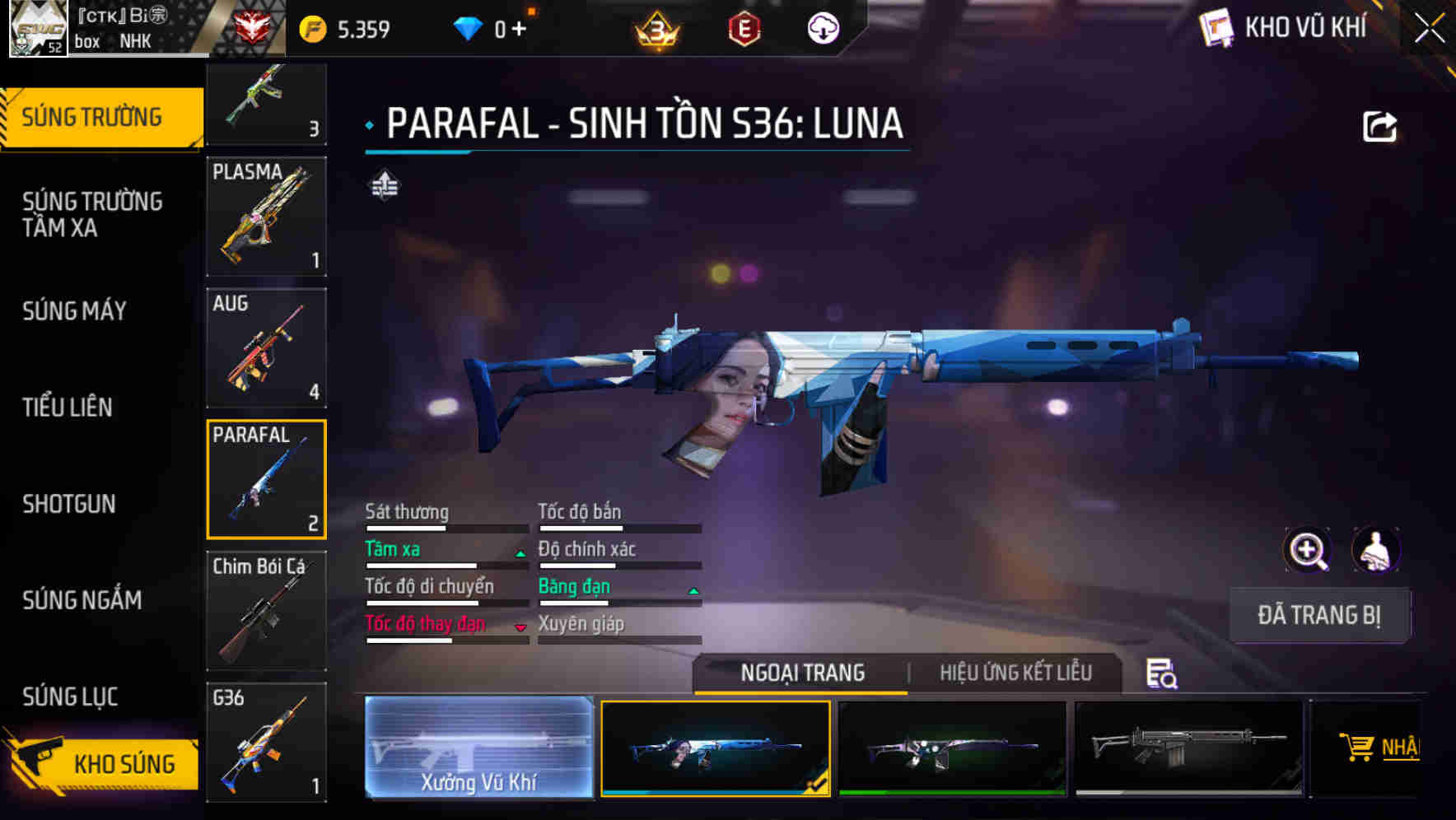Open the share icon near PARAFAL title
Viewport: 1456px width, 820px height.
[1380, 123]
